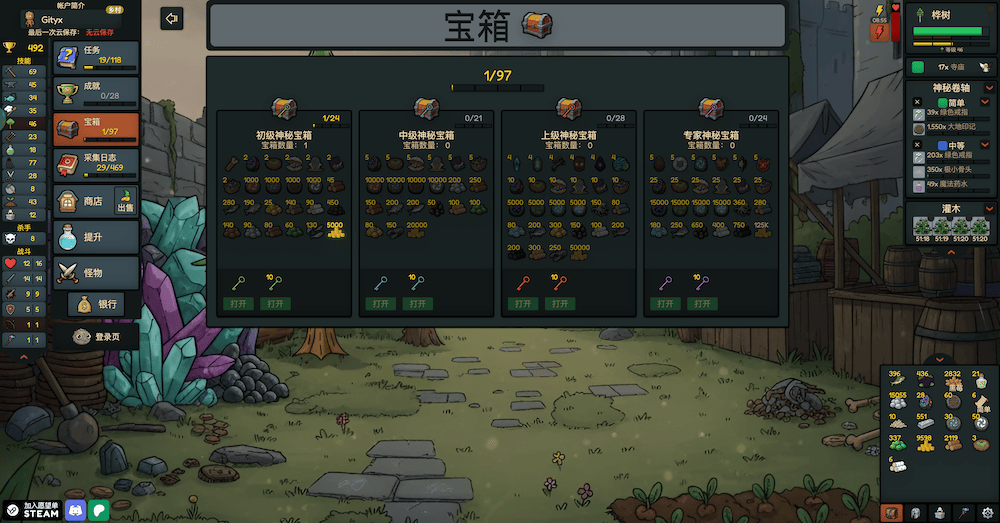This screenshot has width=1000, height=523.
Task: Open the settings gear tab
Action: [987, 511]
